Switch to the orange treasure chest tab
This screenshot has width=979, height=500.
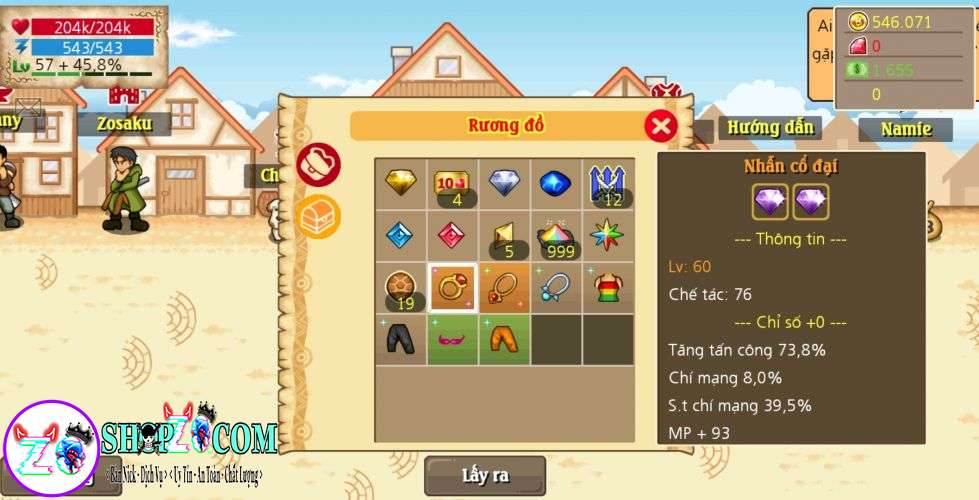(x=319, y=216)
